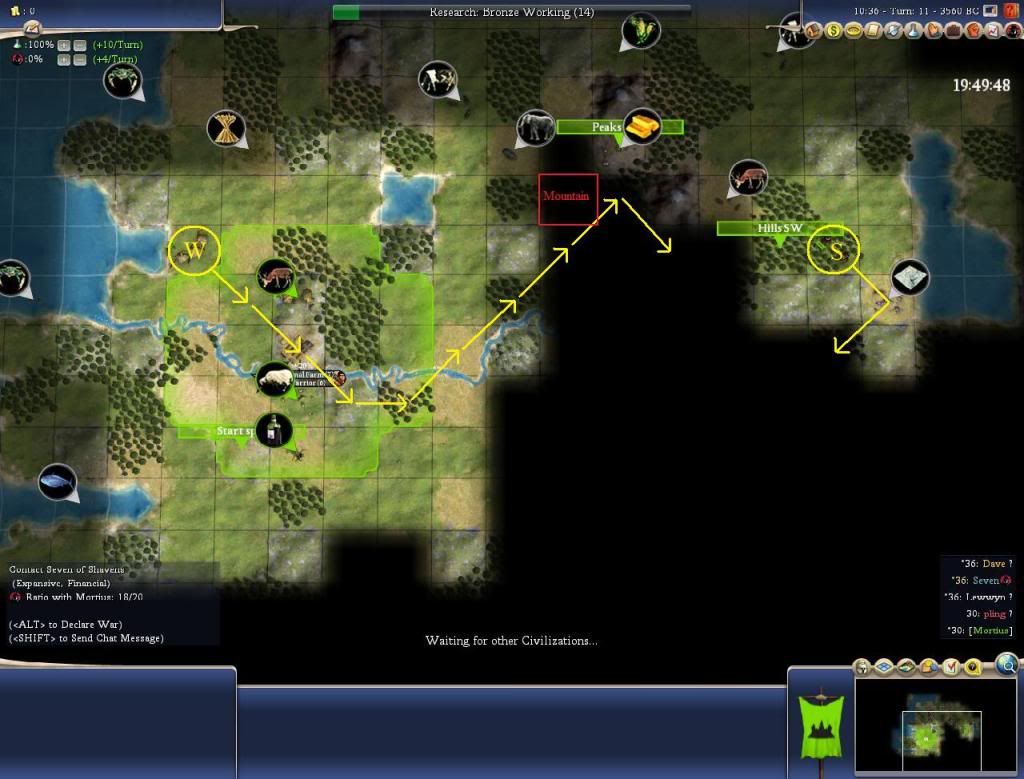This screenshot has height=779, width=1024.
Task: Open the Finance Advisor dollar icon
Action: click(x=831, y=30)
